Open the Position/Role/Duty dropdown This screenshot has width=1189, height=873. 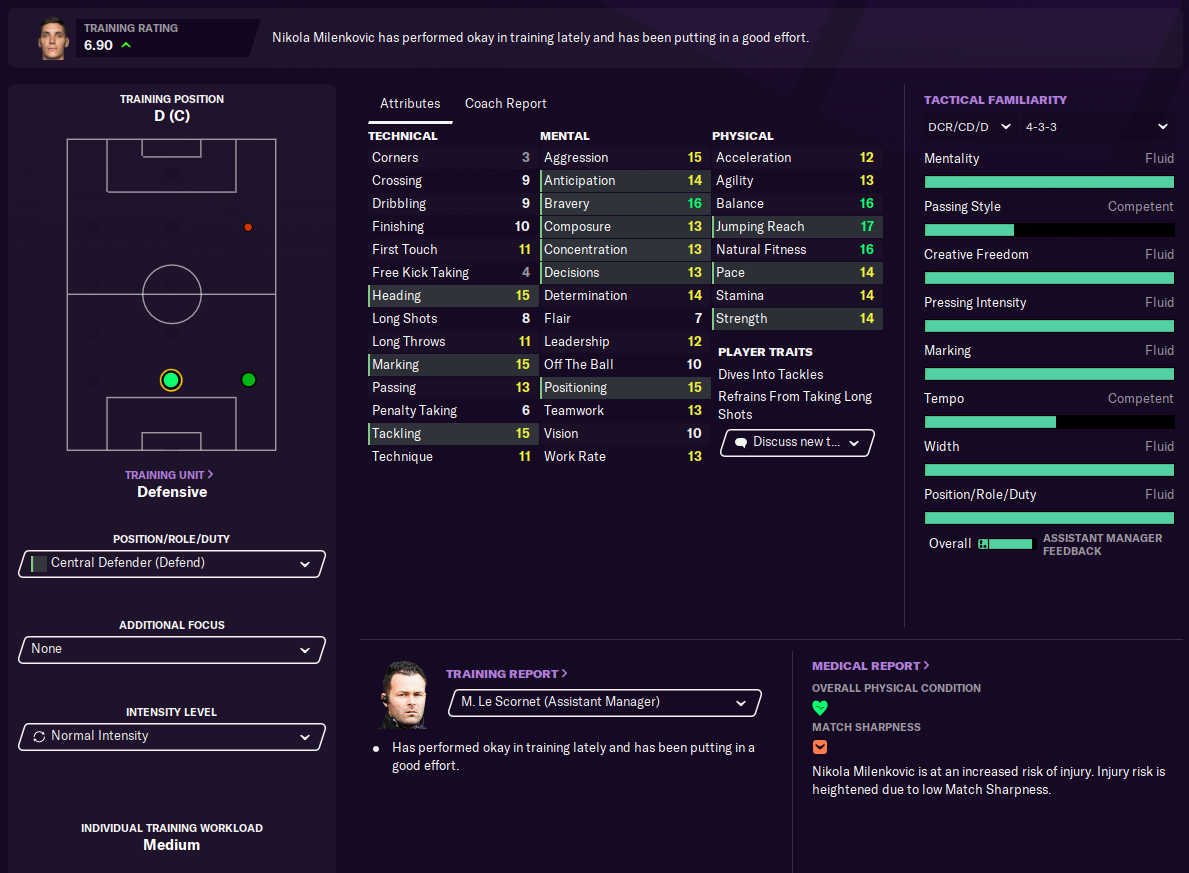(x=172, y=564)
